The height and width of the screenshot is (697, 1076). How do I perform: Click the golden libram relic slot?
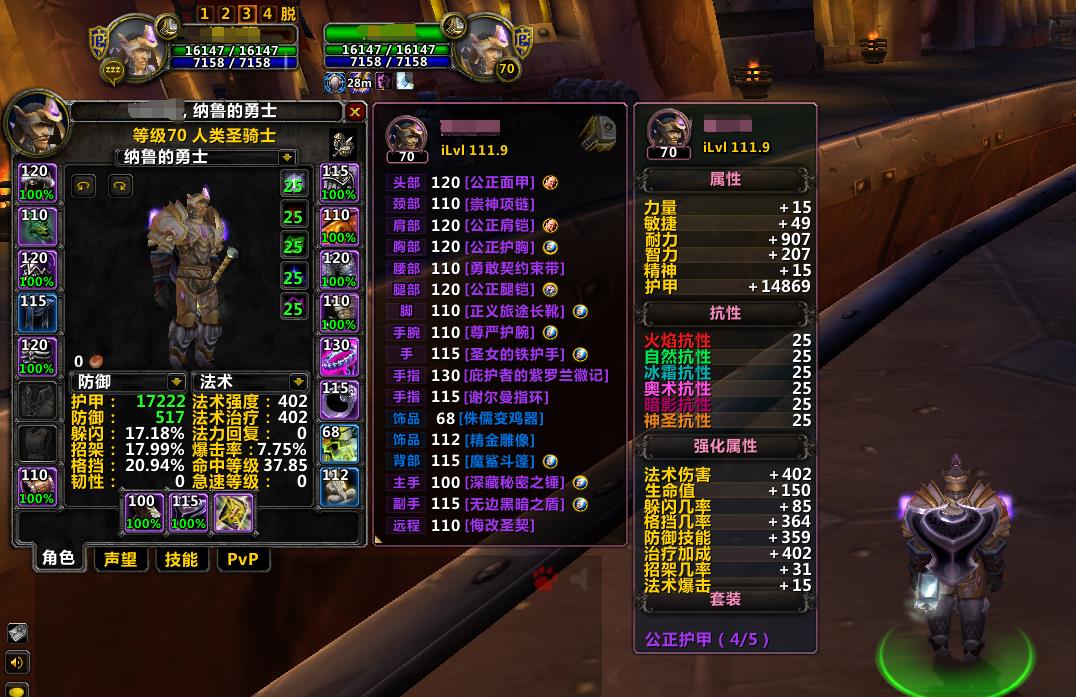[x=234, y=513]
